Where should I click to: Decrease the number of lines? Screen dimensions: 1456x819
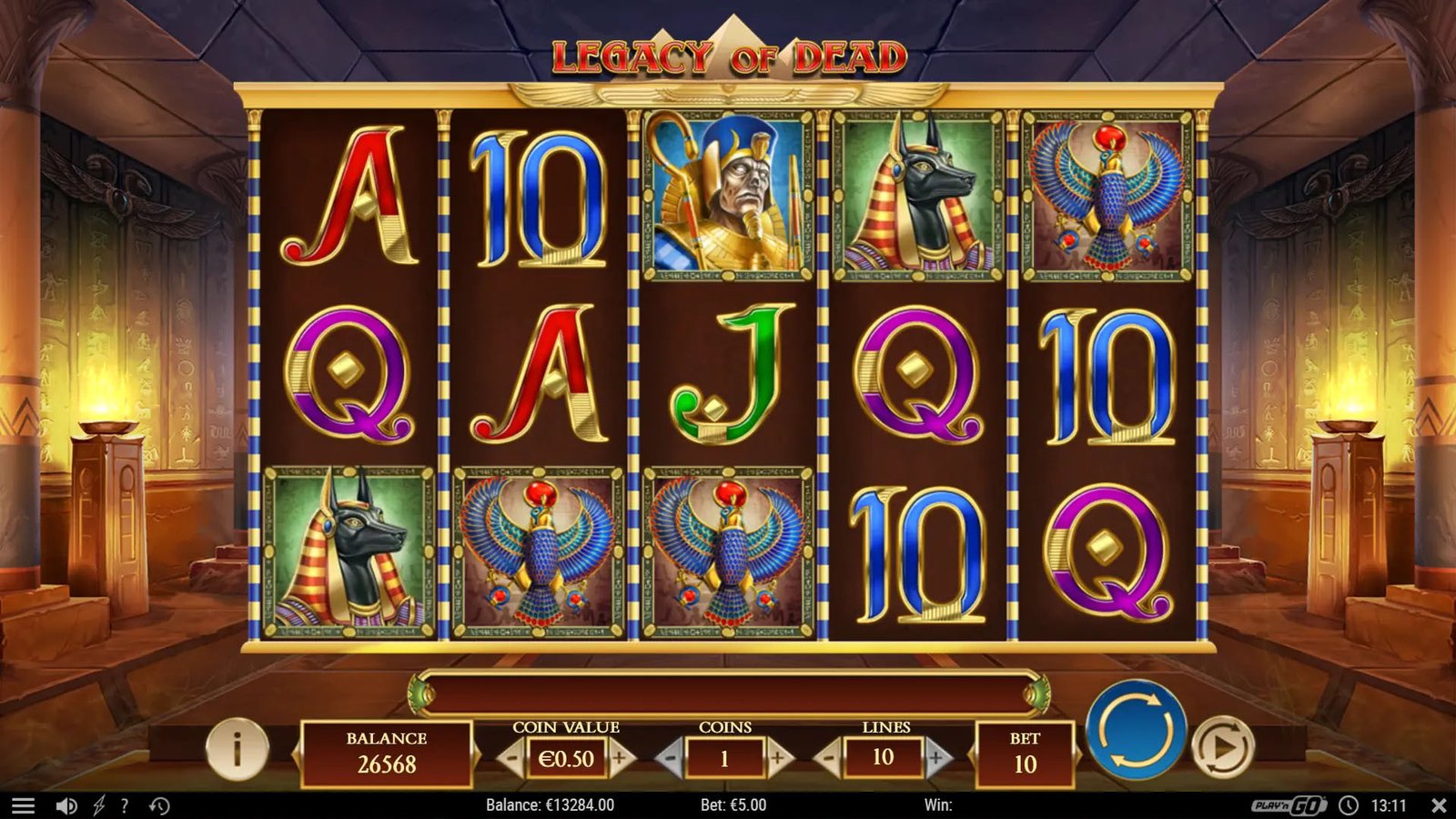(829, 760)
